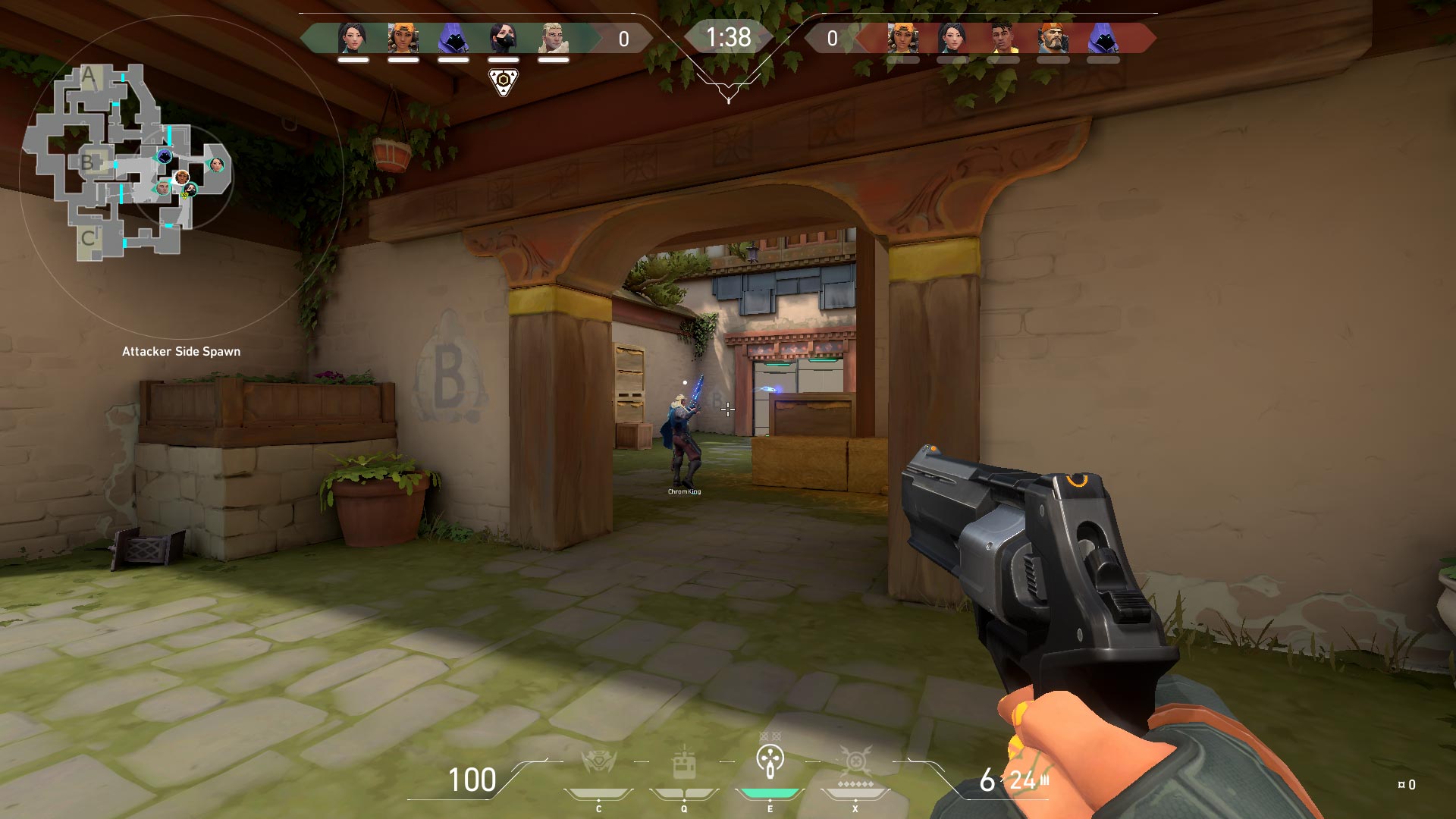This screenshot has height=819, width=1456.
Task: Click enemy Brimstone's bearded portrait
Action: tap(1053, 37)
